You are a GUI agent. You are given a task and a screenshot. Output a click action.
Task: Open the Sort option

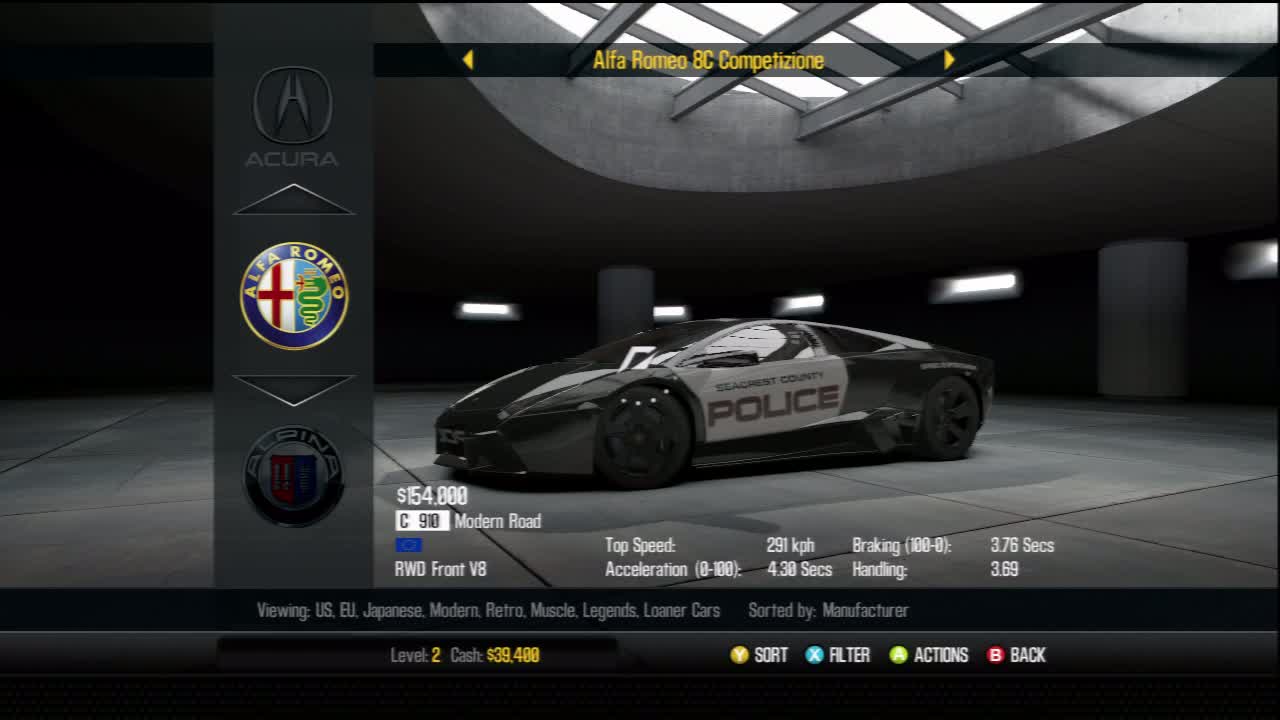pos(759,655)
